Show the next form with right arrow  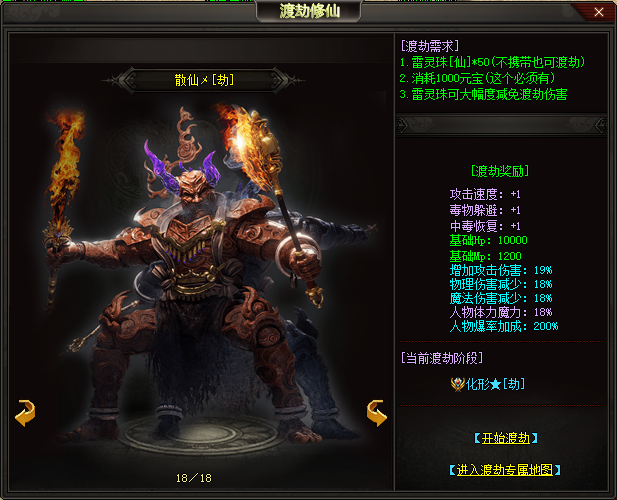click(x=376, y=412)
